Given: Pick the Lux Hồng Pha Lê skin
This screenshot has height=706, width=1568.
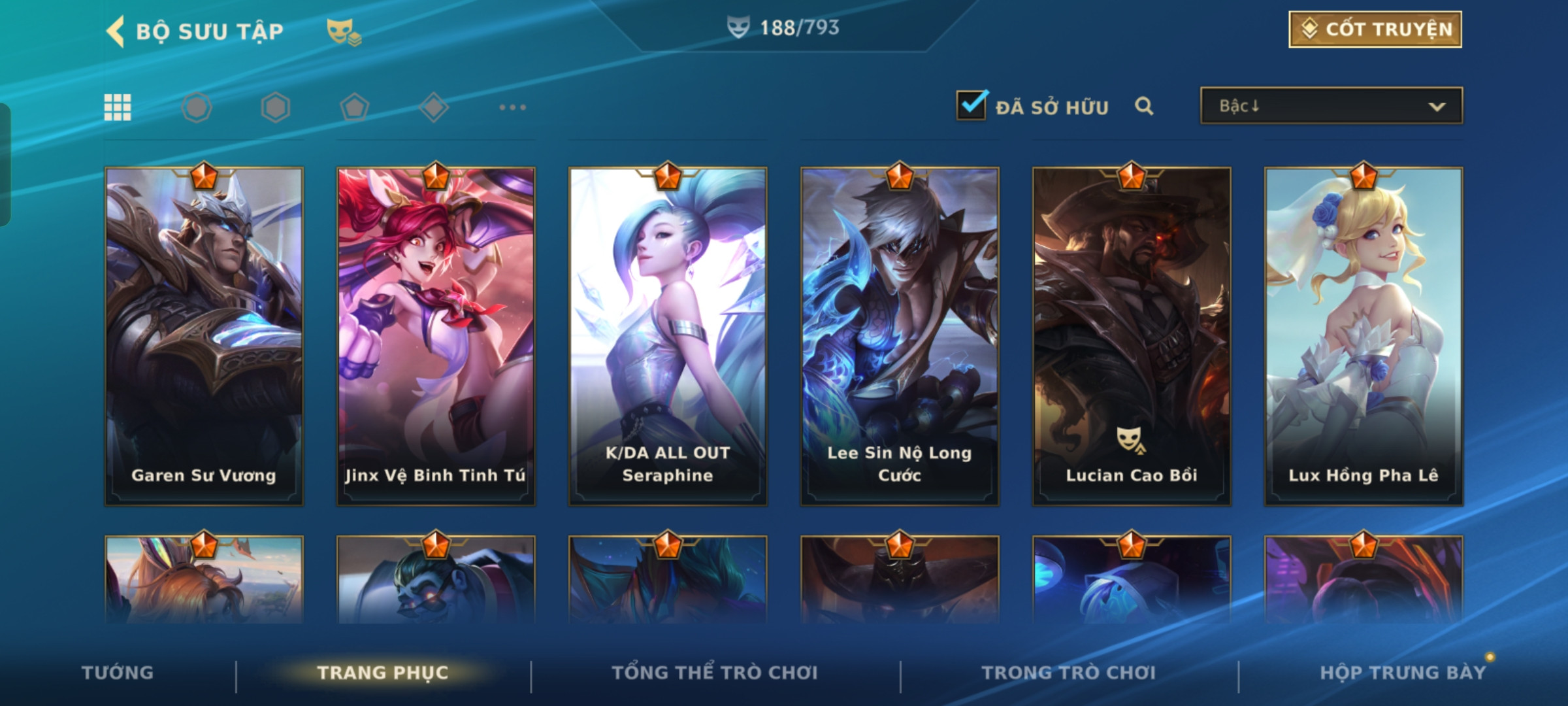Looking at the screenshot, I should click(1364, 336).
